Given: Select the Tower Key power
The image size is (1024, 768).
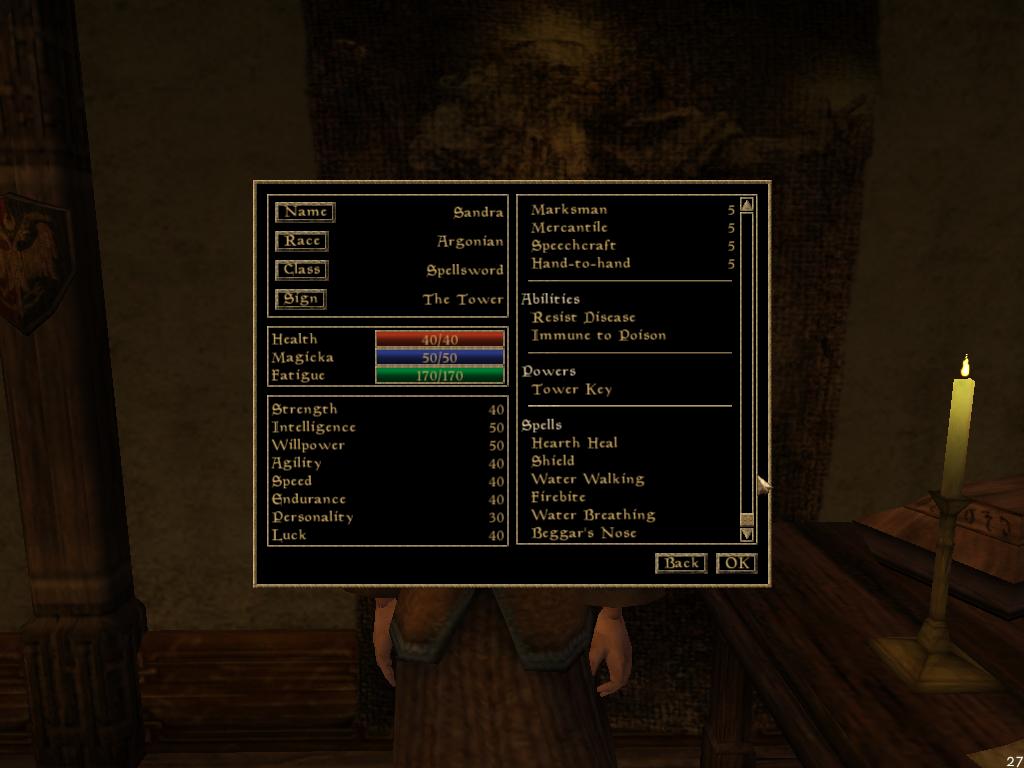Looking at the screenshot, I should pos(571,389).
